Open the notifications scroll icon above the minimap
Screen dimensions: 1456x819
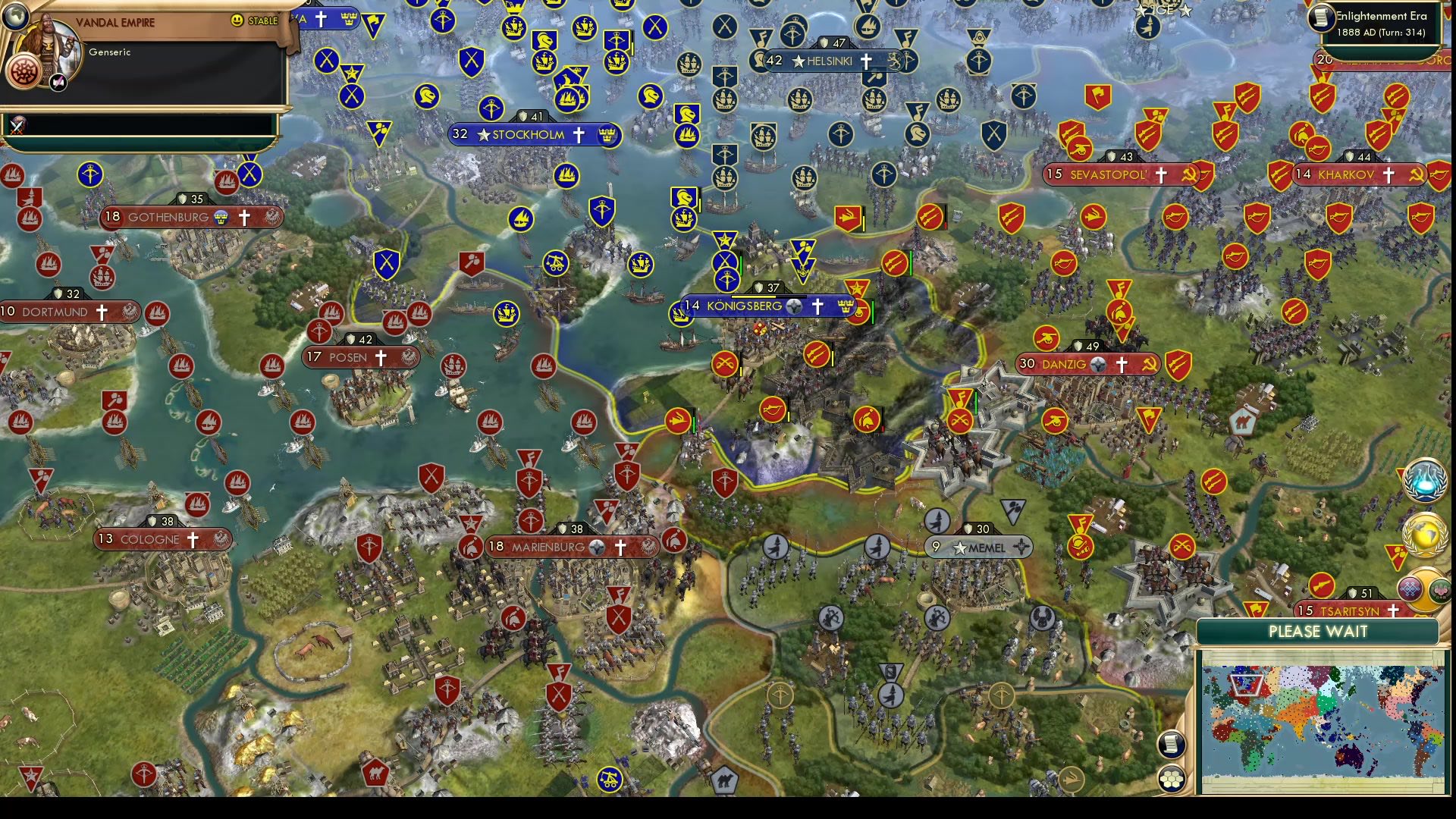[1172, 744]
